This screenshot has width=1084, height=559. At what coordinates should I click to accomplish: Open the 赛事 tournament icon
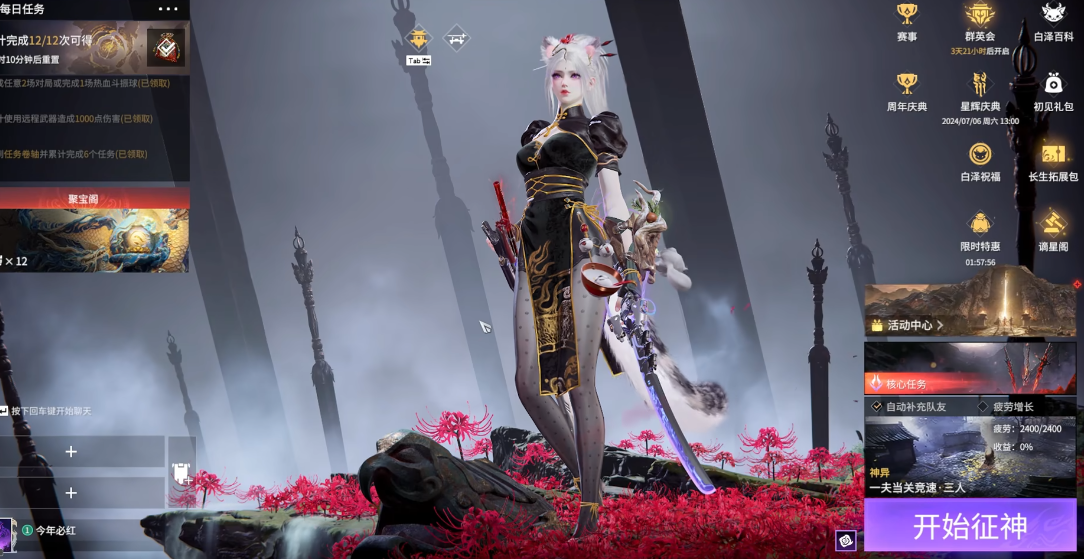click(907, 20)
